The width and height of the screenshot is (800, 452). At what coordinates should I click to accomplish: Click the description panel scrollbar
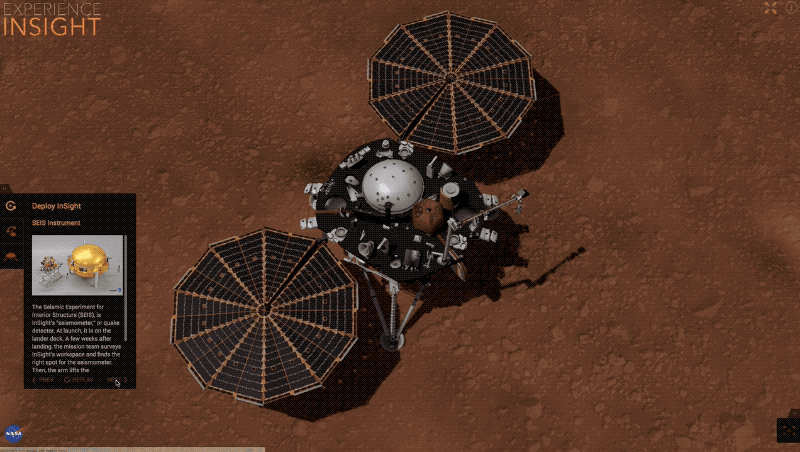126,320
